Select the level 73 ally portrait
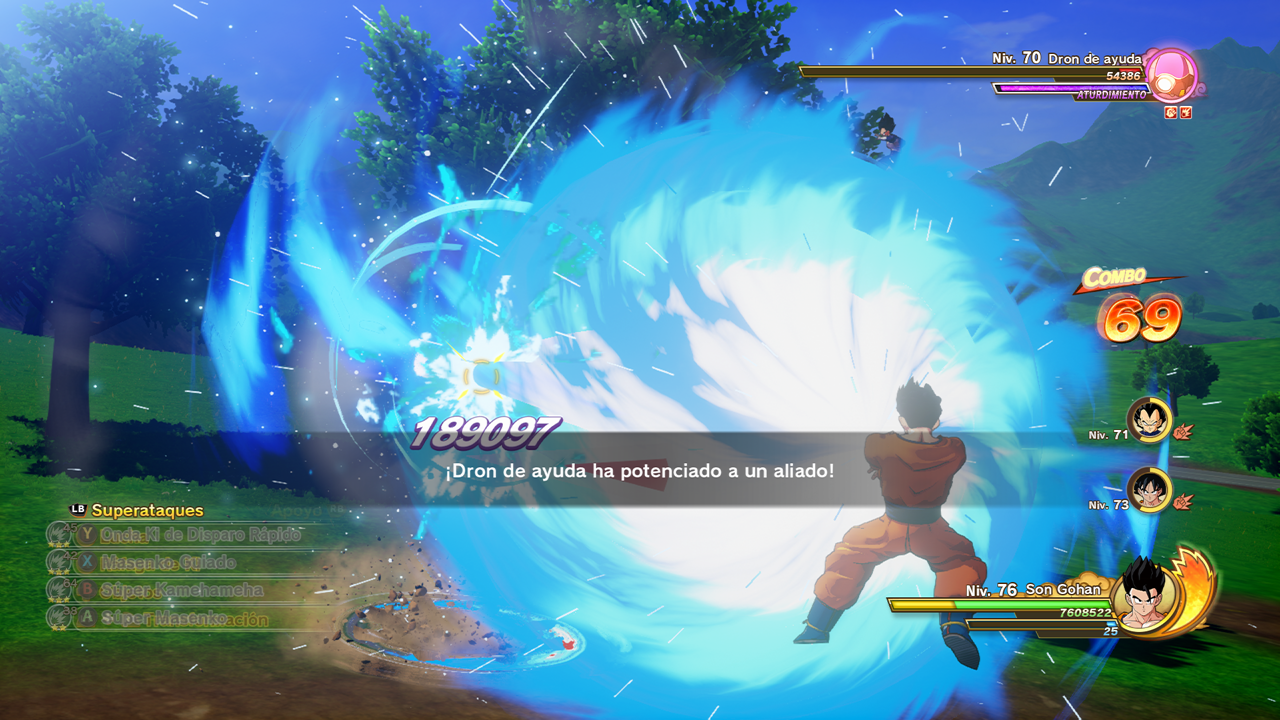 coord(1149,490)
